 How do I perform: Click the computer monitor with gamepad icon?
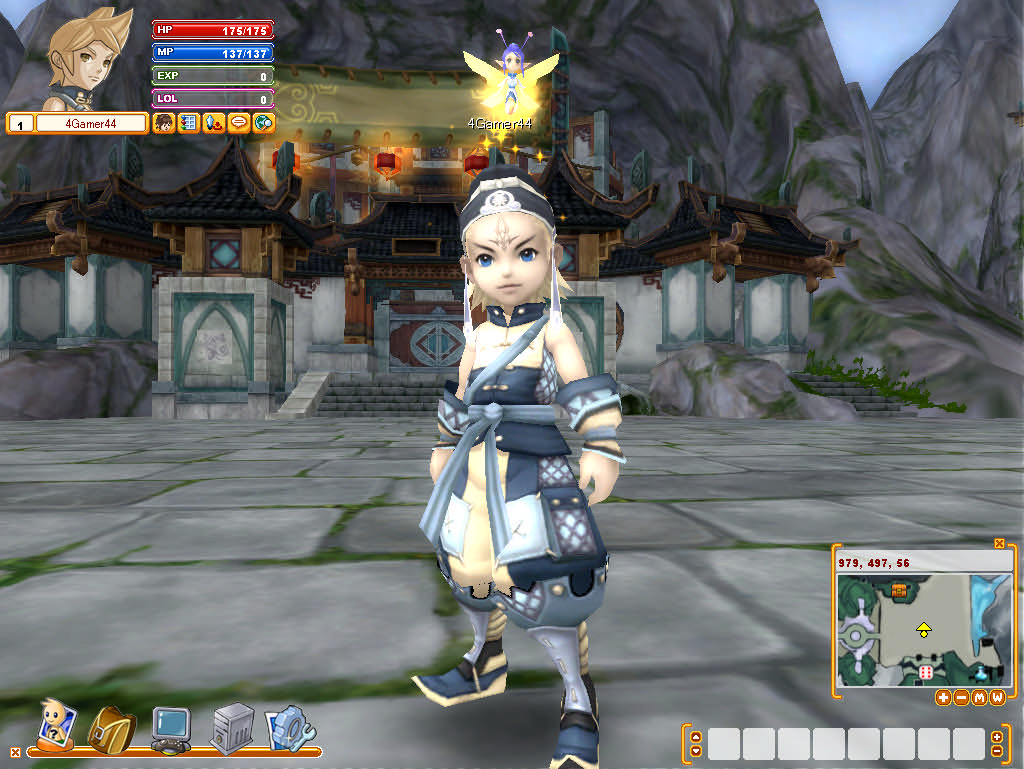coord(170,728)
